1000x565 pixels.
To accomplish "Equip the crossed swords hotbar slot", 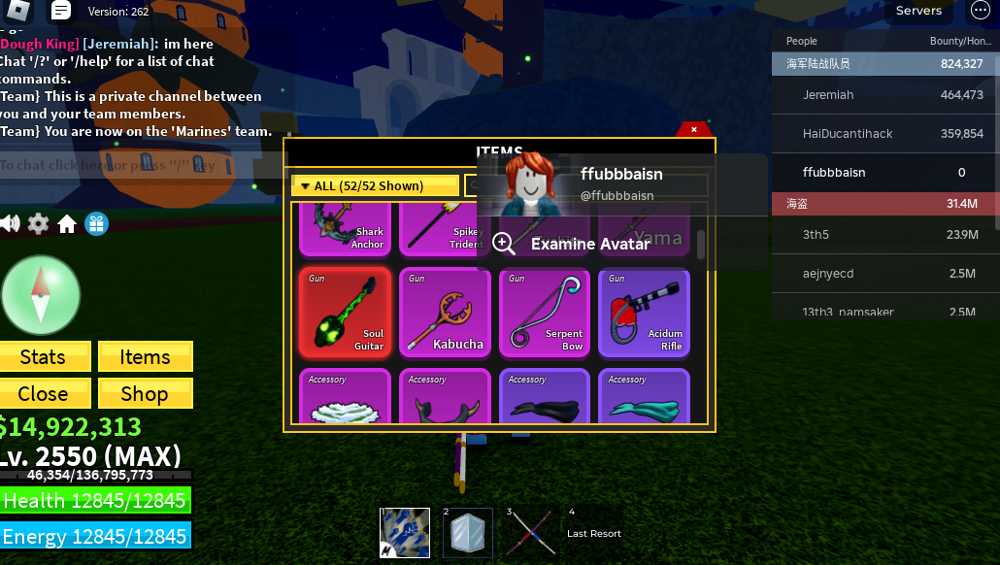I will tap(530, 532).
